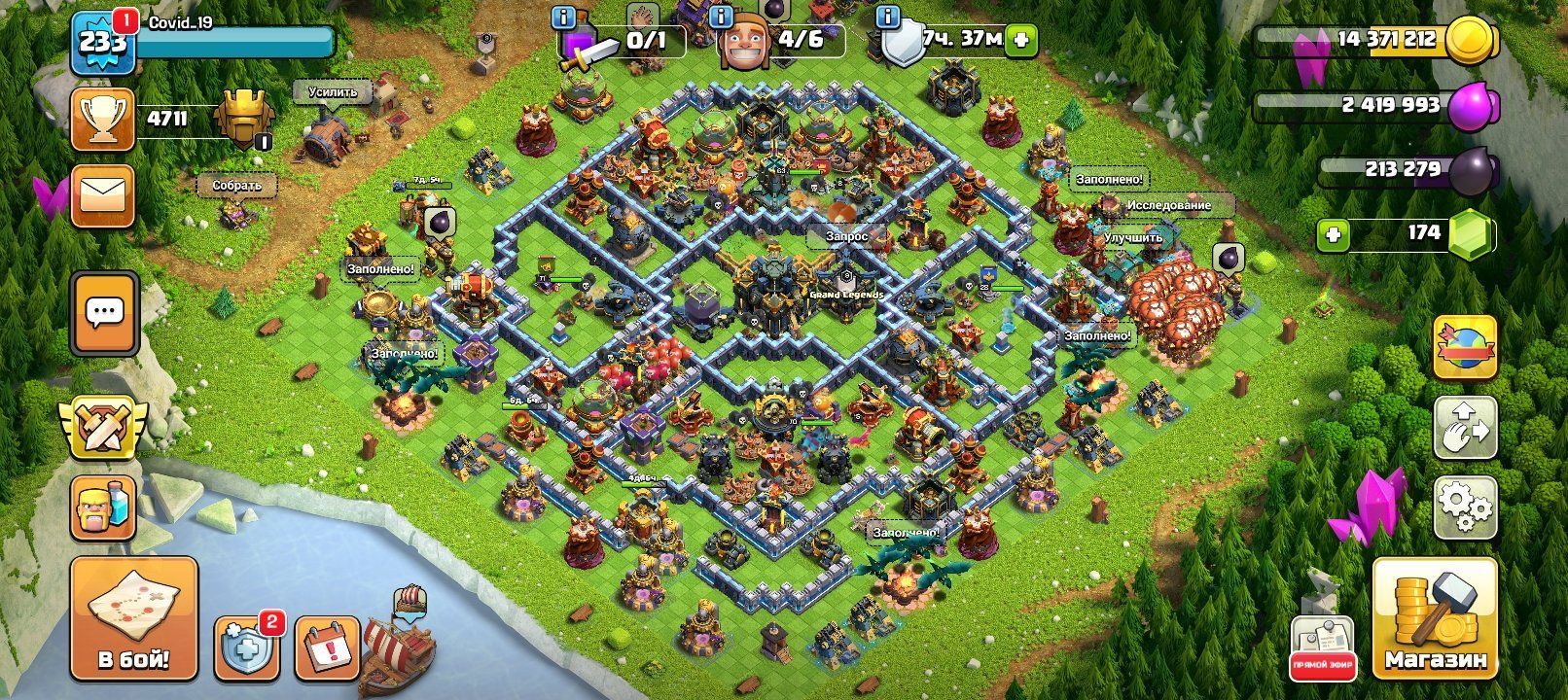Open the Магазин shop

point(1435,617)
